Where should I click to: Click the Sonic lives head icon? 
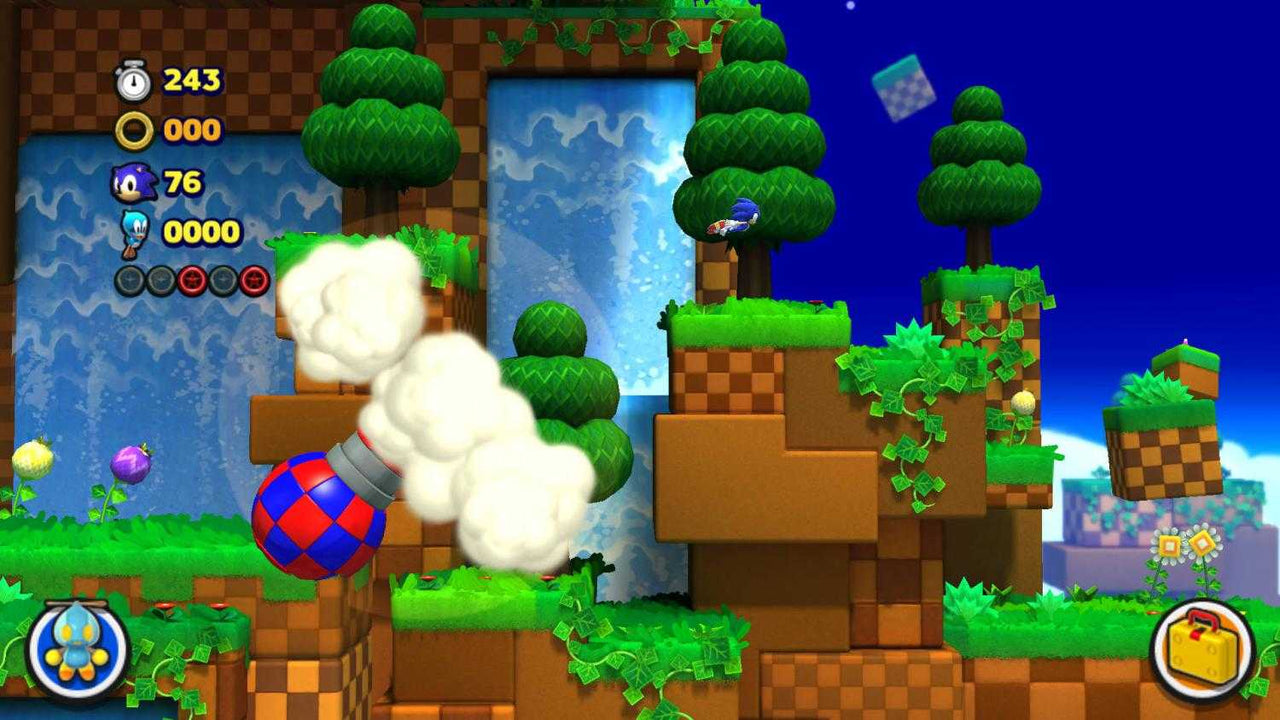coord(134,180)
